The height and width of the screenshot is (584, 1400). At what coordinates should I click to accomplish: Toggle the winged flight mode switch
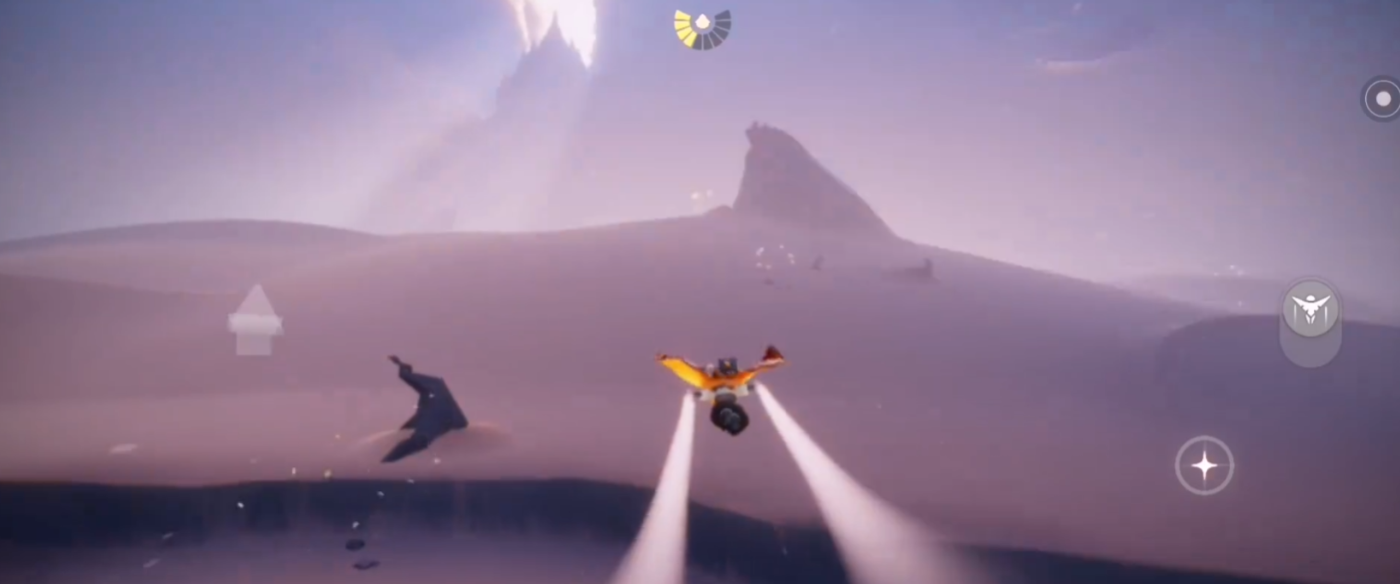(x=1310, y=311)
